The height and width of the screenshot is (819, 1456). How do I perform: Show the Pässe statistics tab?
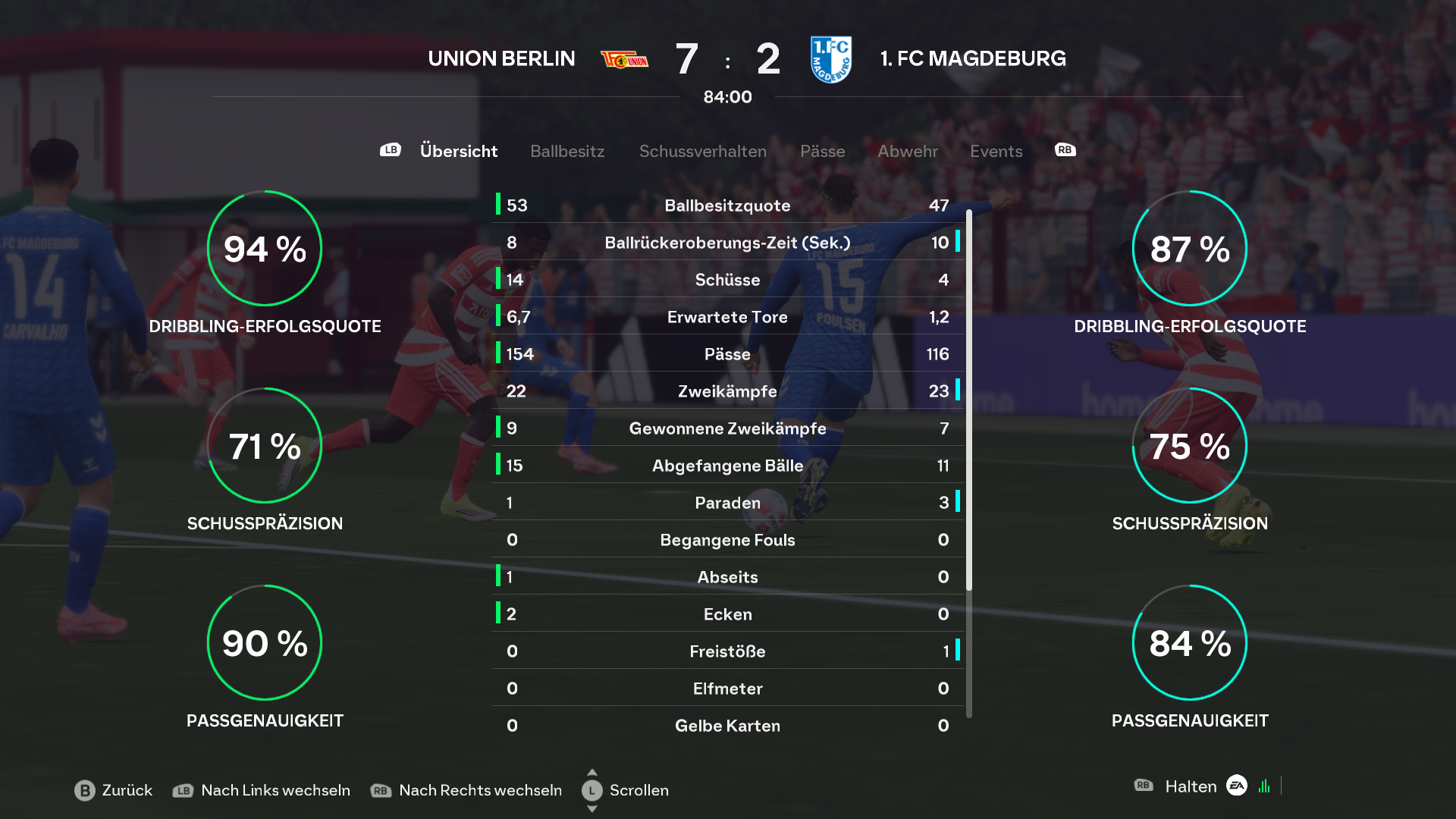coord(822,151)
